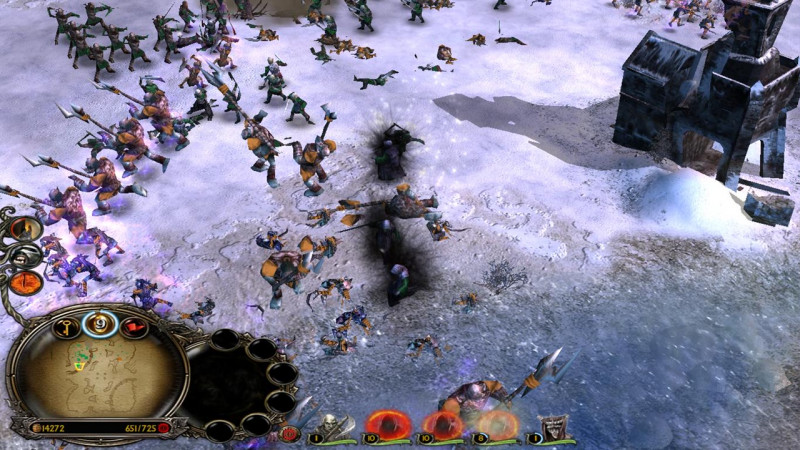The width and height of the screenshot is (800, 450).
Task: Click the red flag icon above minimap
Action: (133, 326)
